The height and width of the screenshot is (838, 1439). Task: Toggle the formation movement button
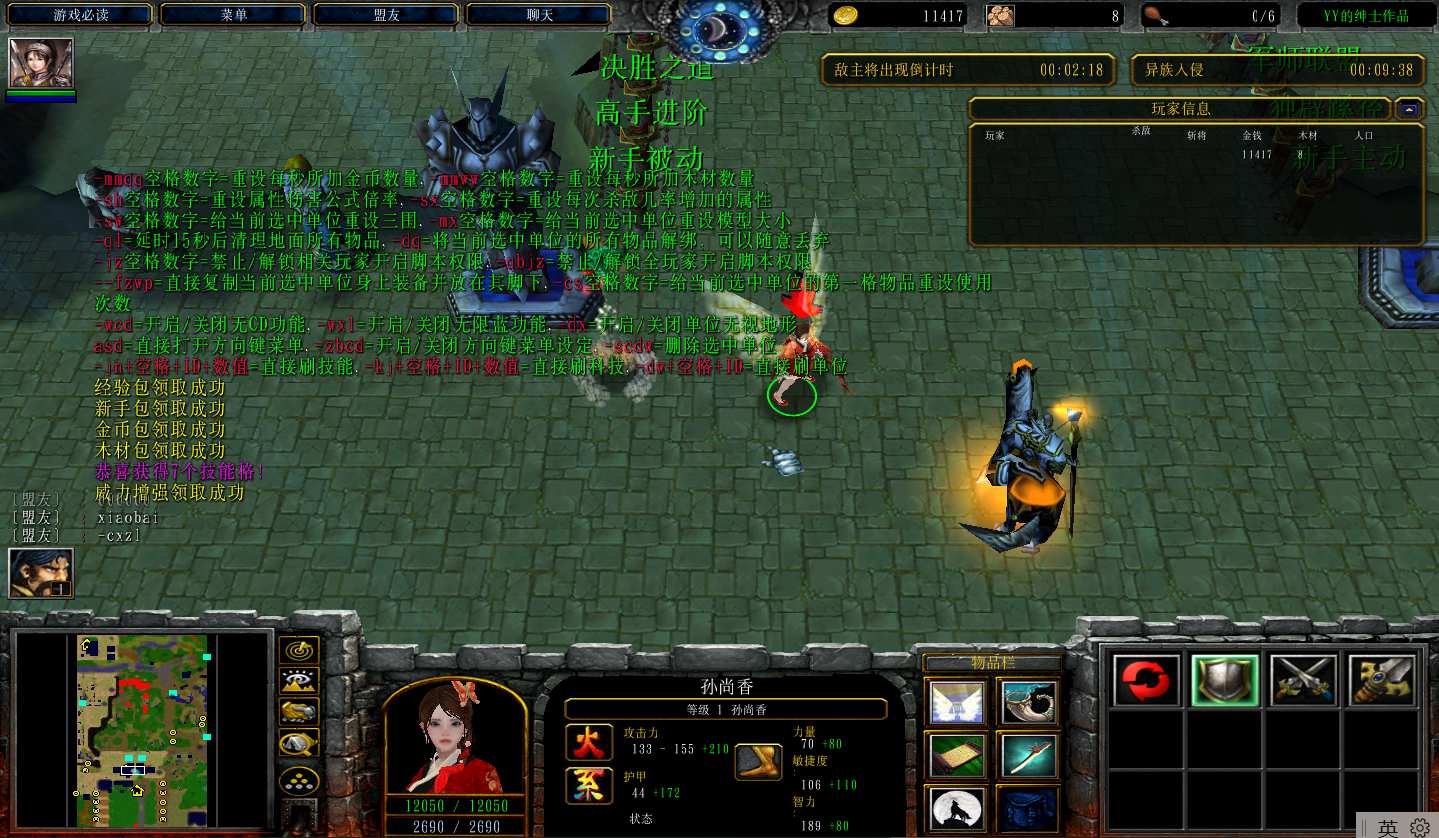(299, 780)
